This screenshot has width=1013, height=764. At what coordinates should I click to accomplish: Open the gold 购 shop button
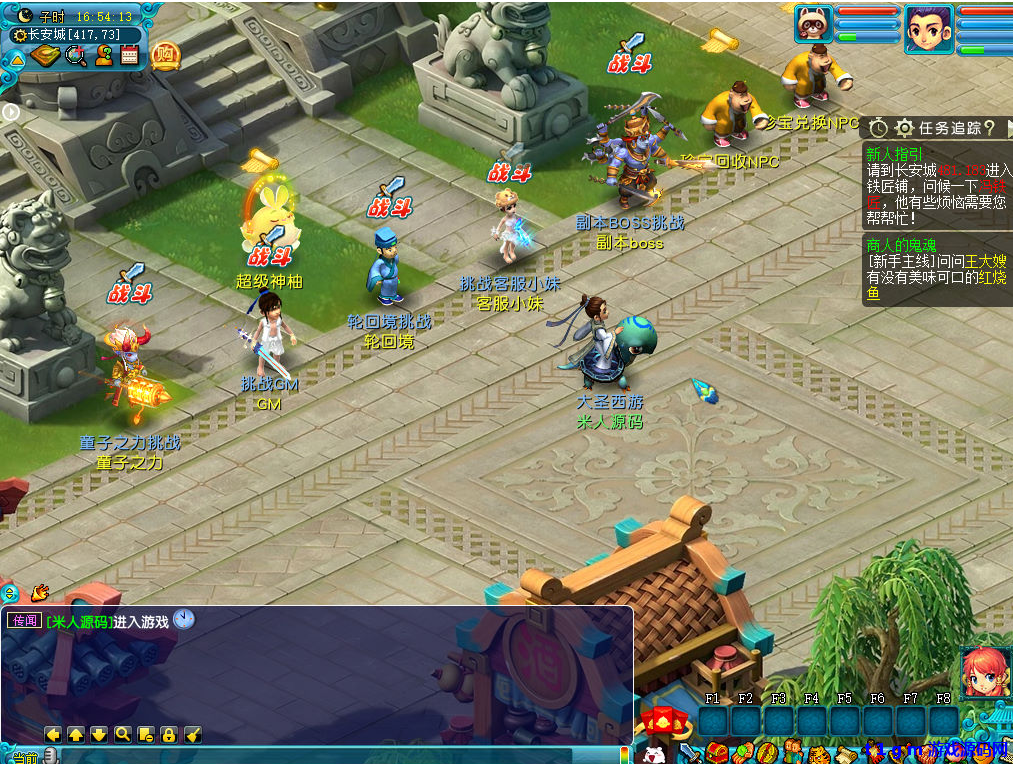[x=167, y=55]
